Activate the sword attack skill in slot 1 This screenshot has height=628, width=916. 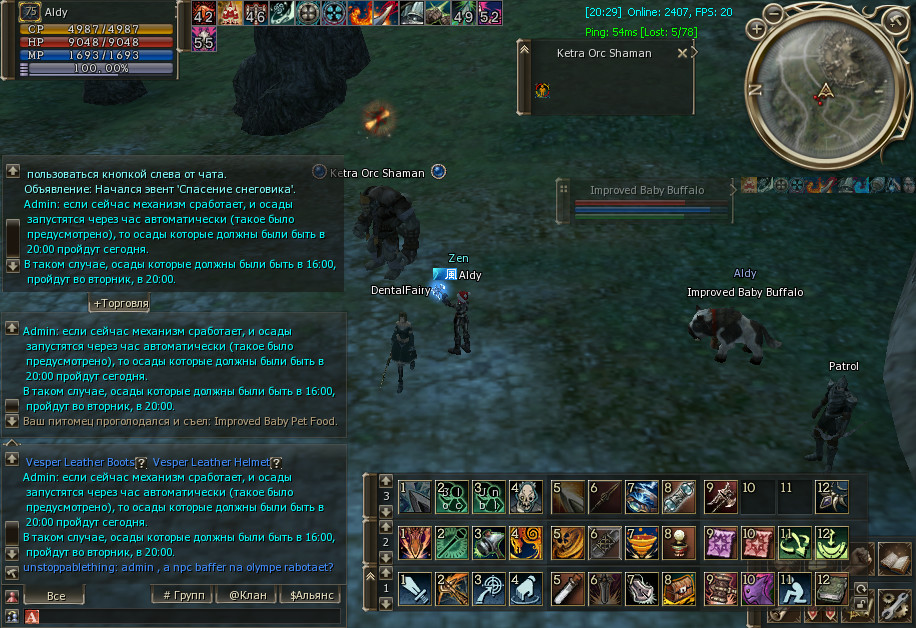pos(413,589)
